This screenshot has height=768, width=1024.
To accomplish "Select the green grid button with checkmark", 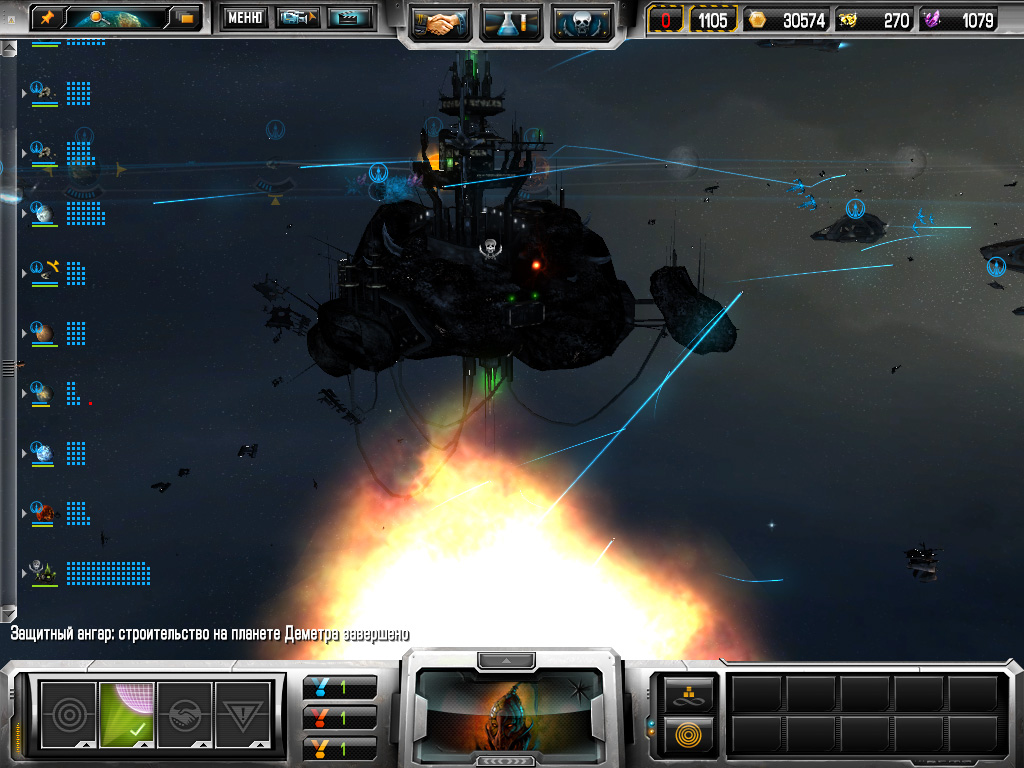I will click(127, 714).
